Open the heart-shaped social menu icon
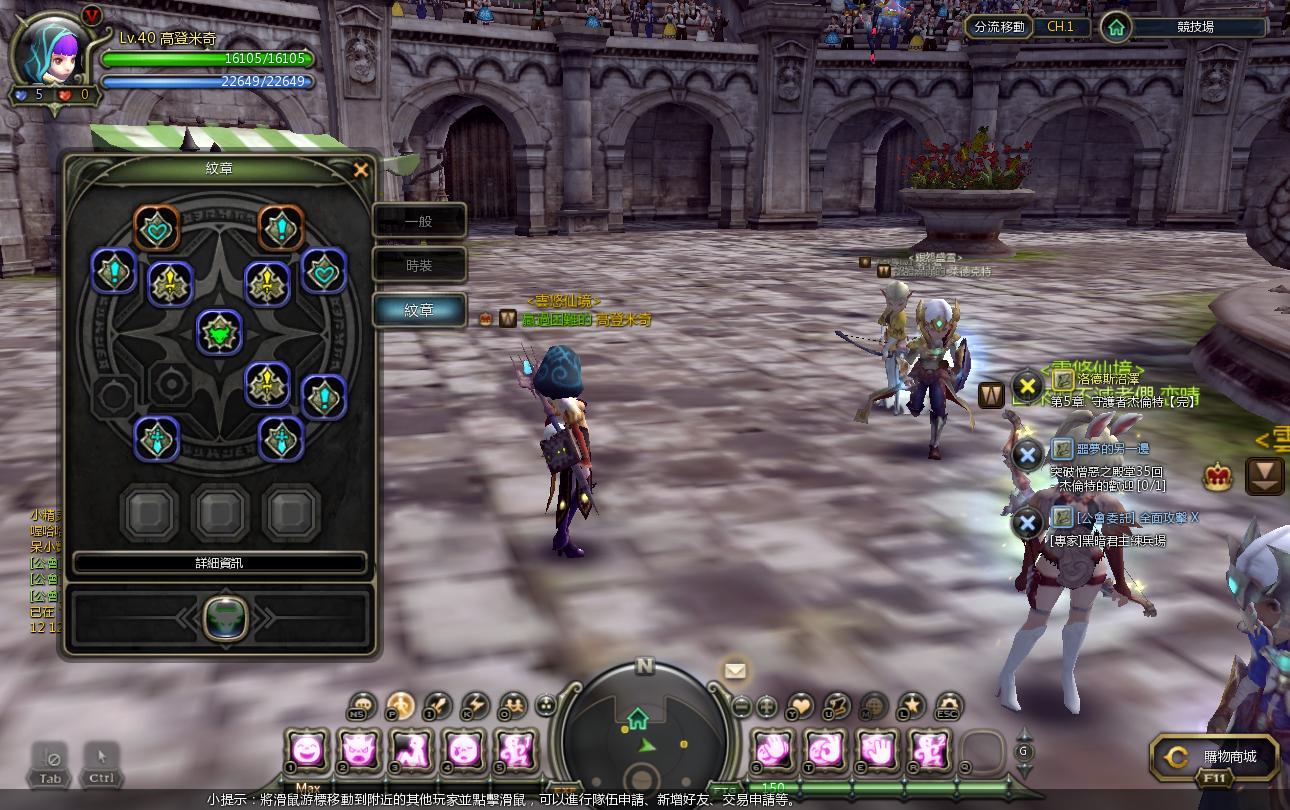The height and width of the screenshot is (810, 1290). coord(800,705)
